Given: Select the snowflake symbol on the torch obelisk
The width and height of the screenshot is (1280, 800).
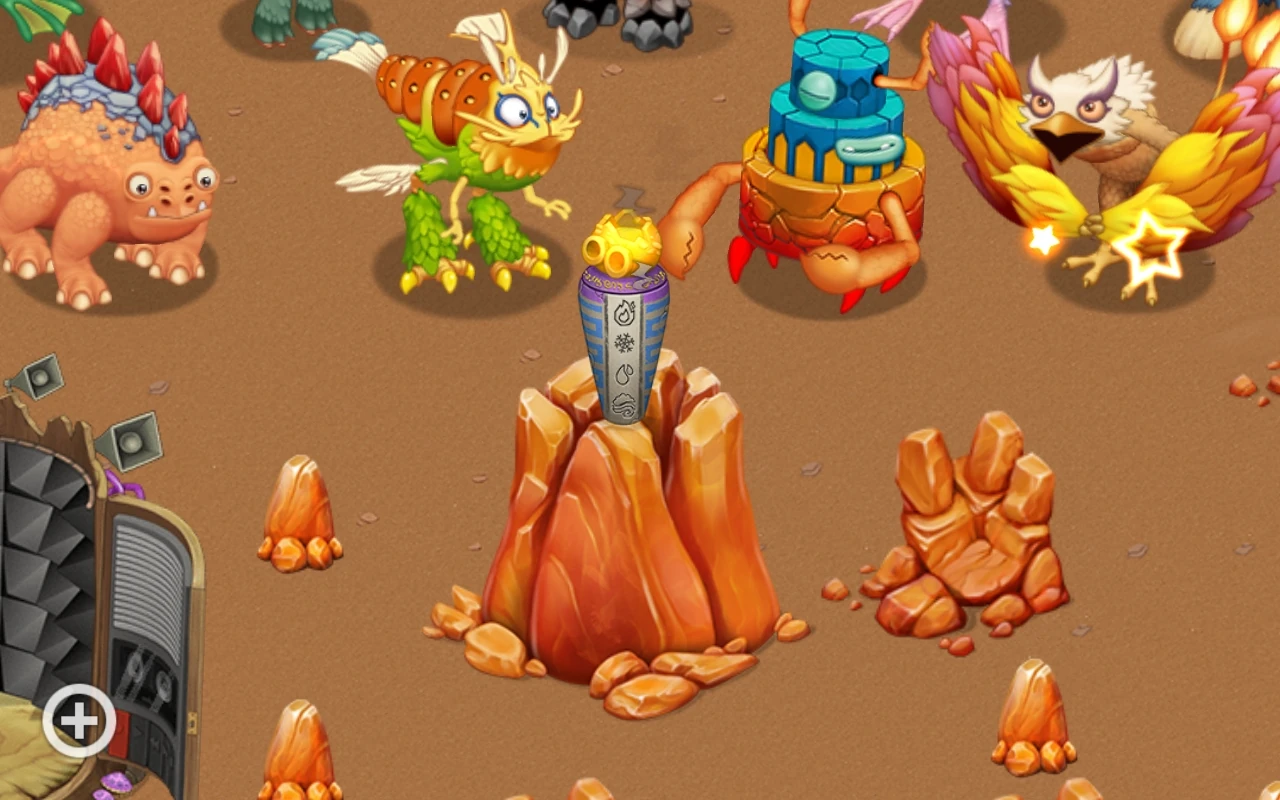Looking at the screenshot, I should [x=625, y=343].
